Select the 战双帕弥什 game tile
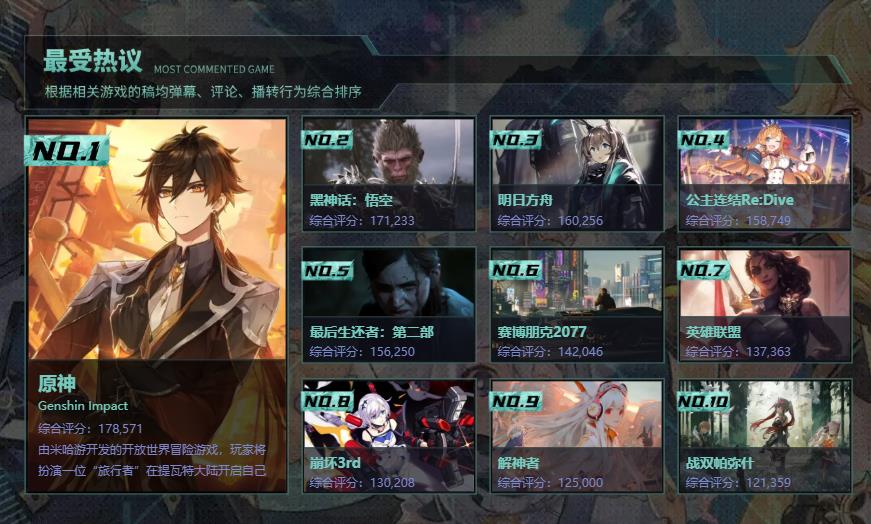The image size is (871, 524). coord(764,435)
